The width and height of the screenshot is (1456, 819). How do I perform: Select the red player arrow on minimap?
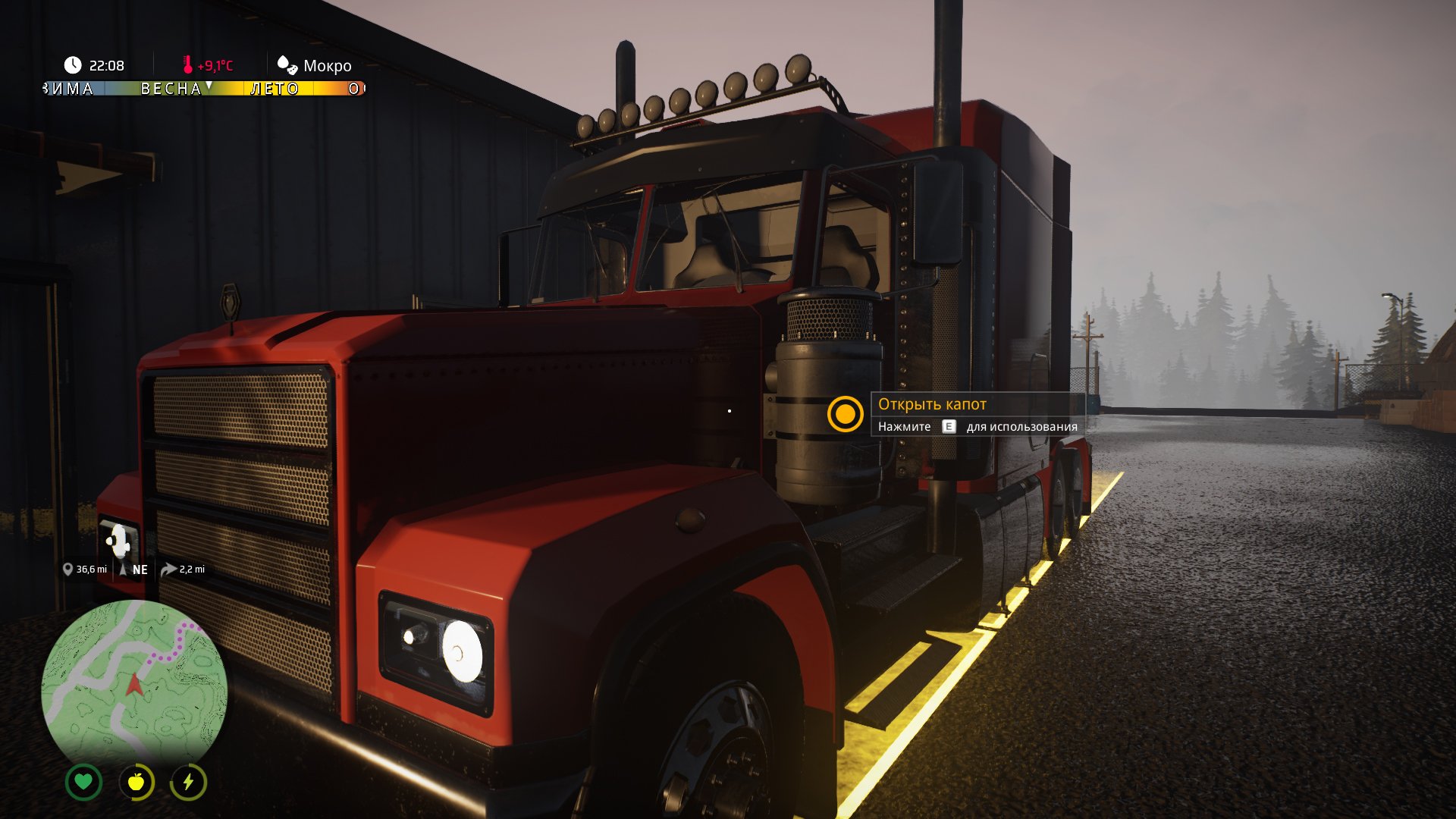pyautogui.click(x=134, y=685)
